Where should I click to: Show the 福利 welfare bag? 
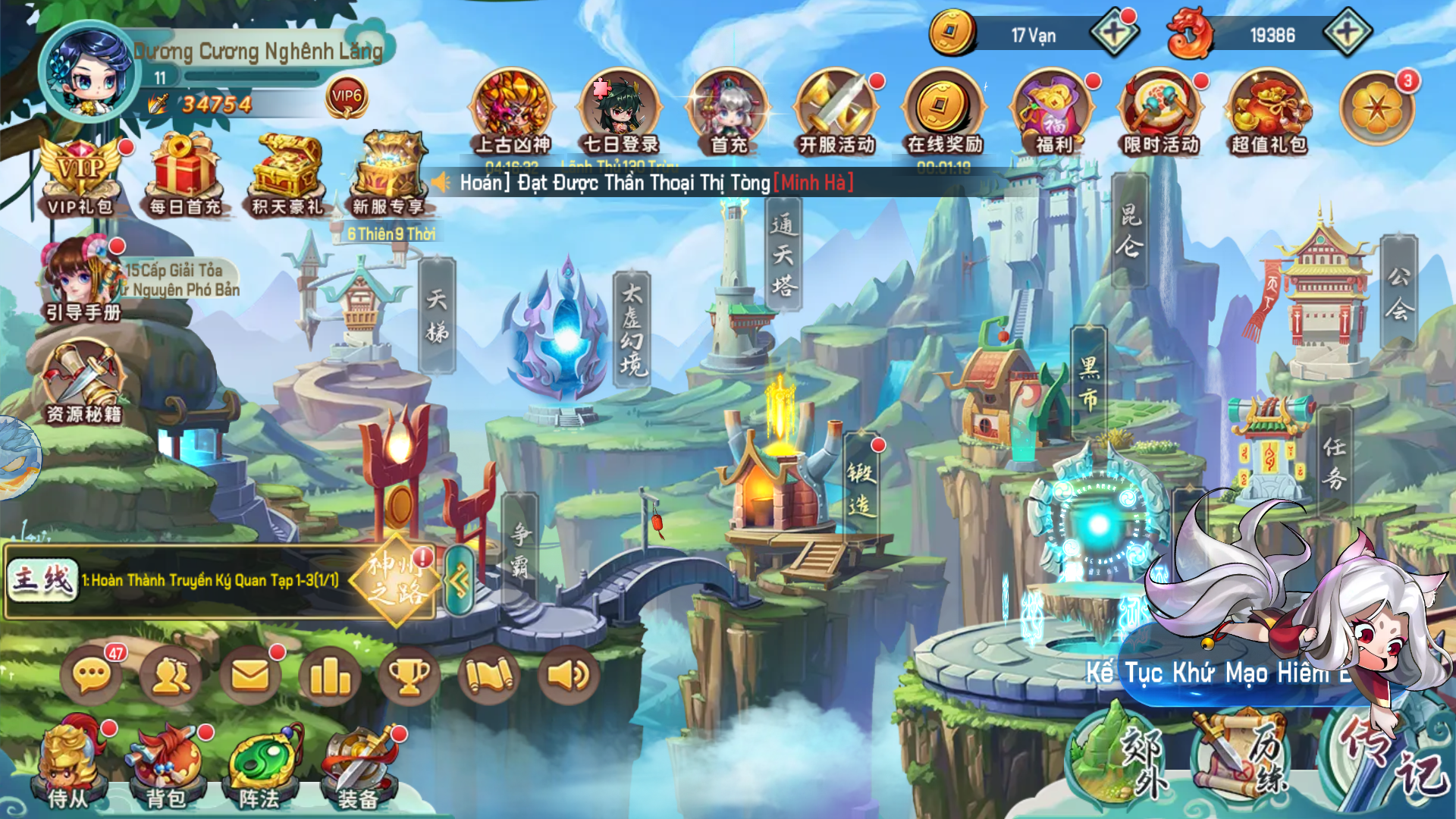coord(1053,112)
